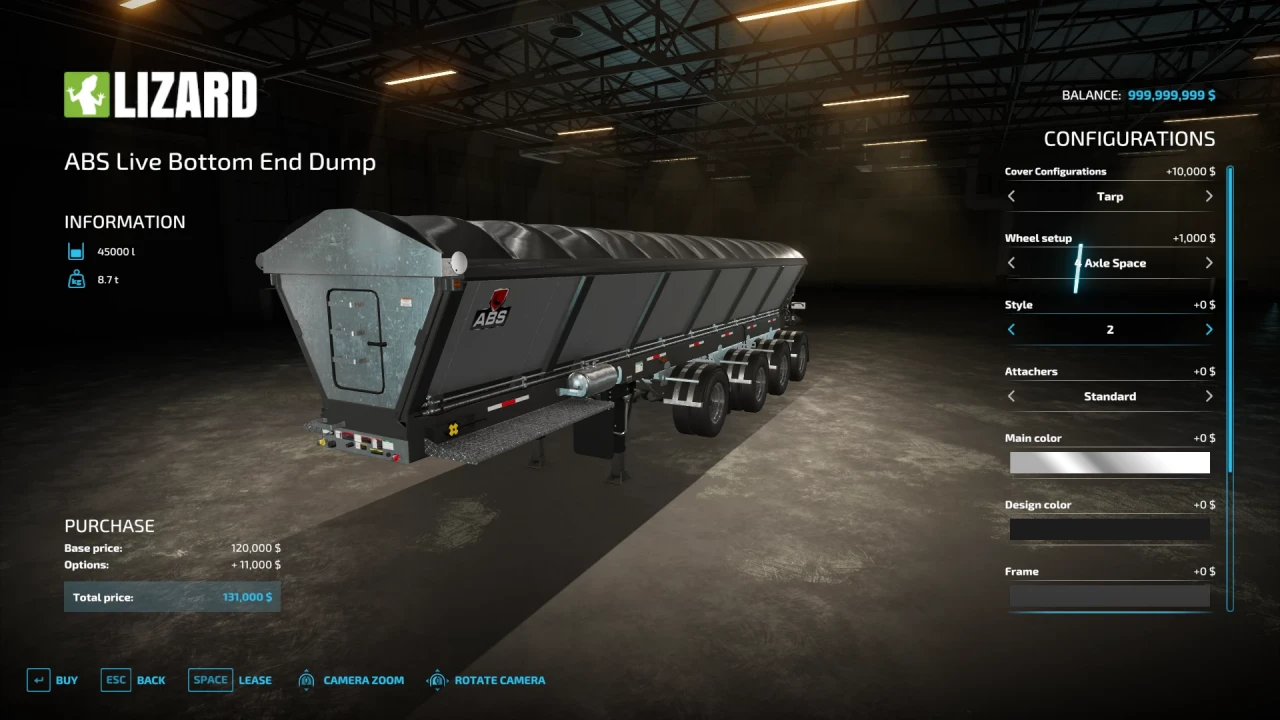Image resolution: width=1280 pixels, height=720 pixels.
Task: Select next Cover Configurations option
Action: 1209,197
